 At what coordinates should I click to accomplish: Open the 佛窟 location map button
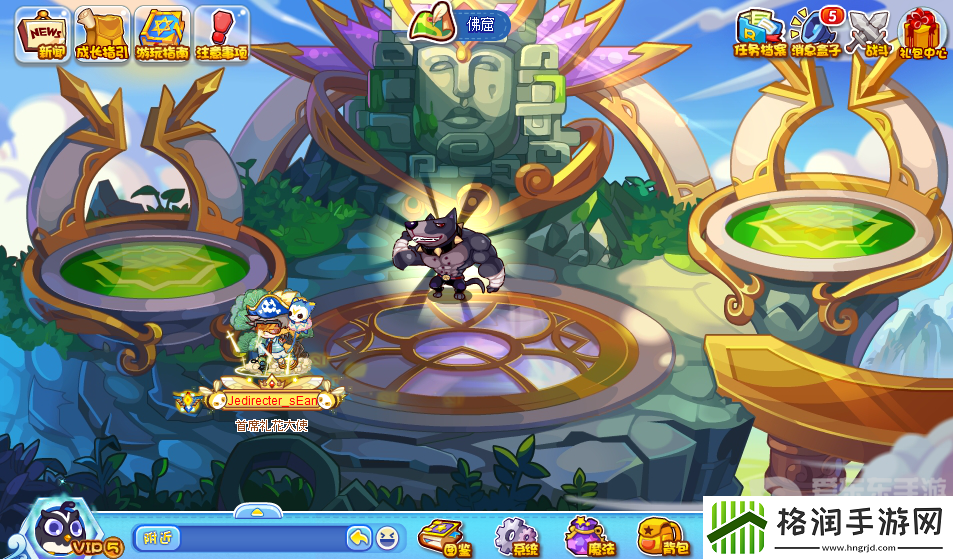(460, 24)
